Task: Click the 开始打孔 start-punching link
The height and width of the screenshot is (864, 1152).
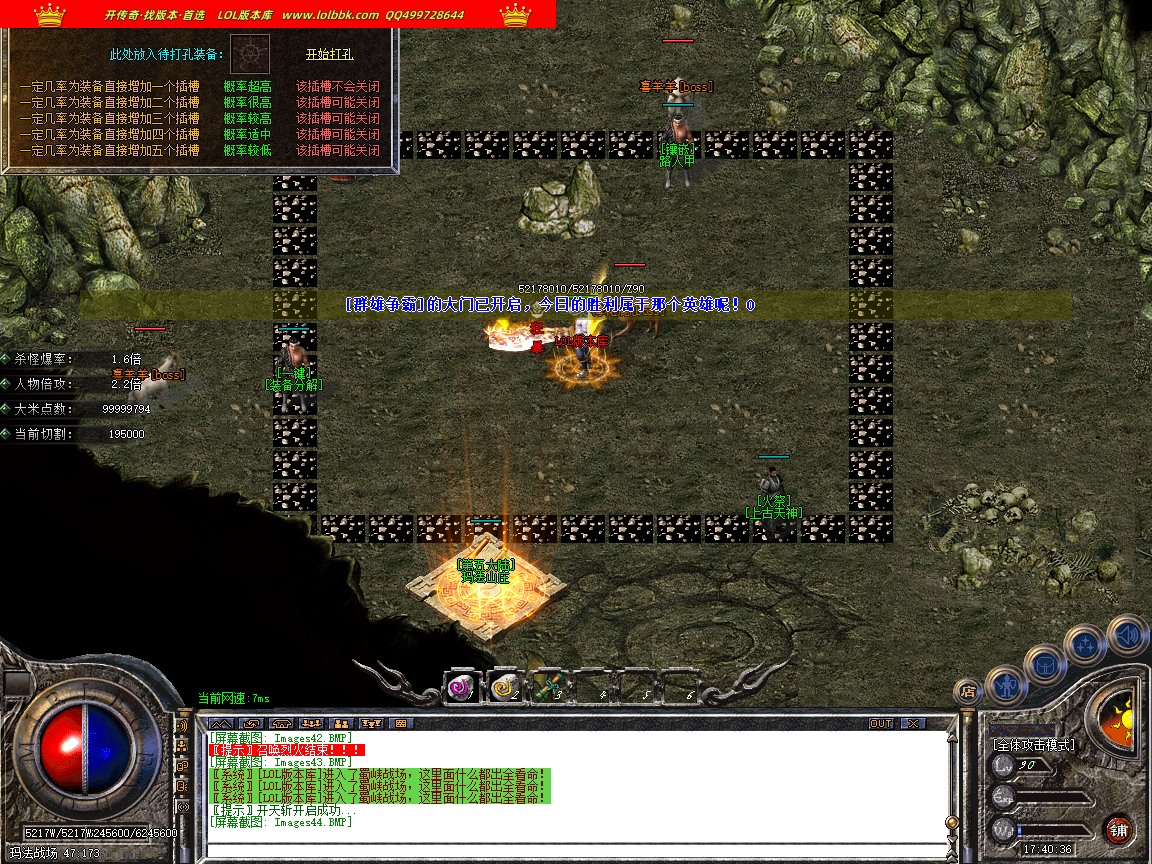Action: (329, 54)
